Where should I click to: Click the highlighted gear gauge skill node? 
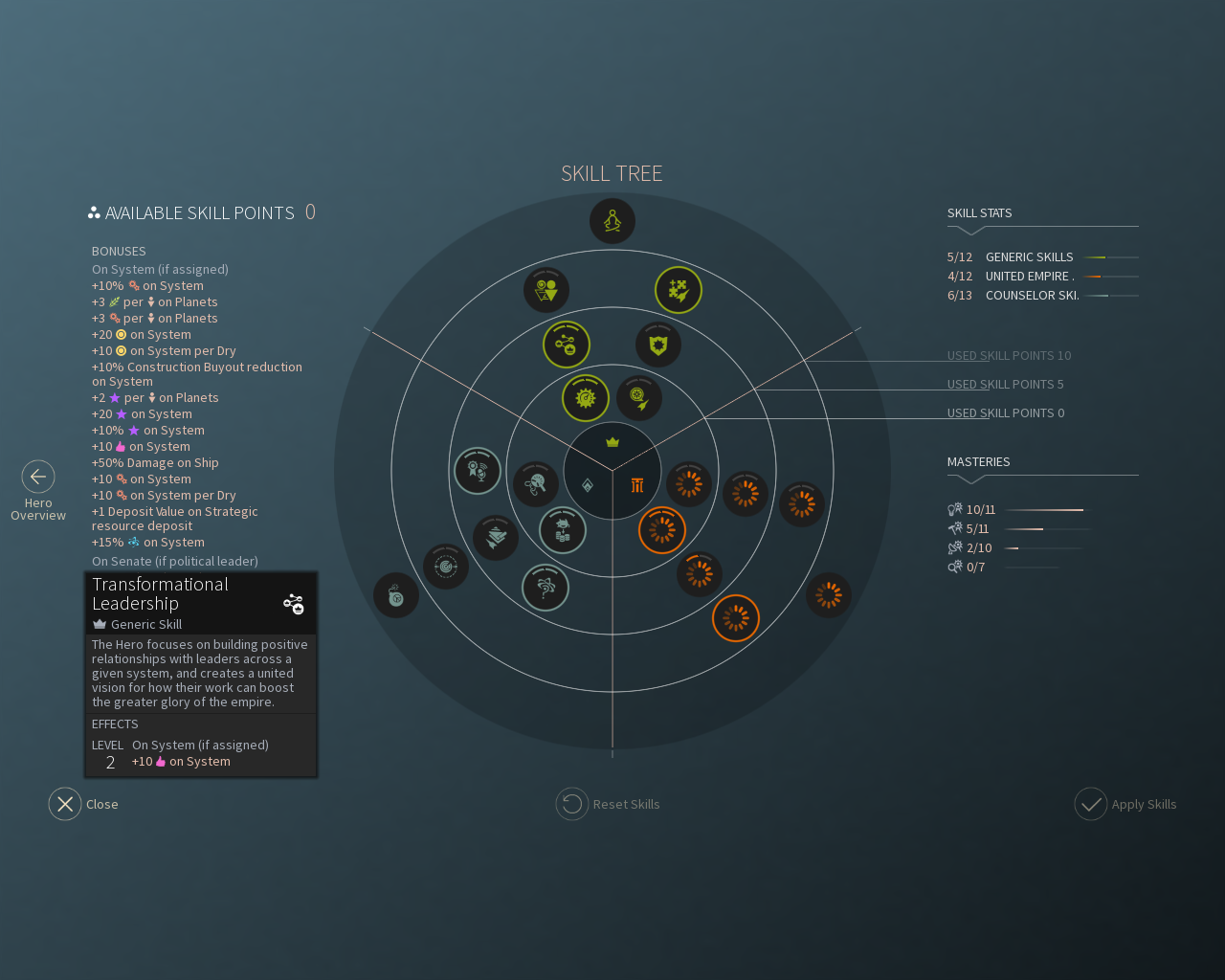tap(586, 398)
